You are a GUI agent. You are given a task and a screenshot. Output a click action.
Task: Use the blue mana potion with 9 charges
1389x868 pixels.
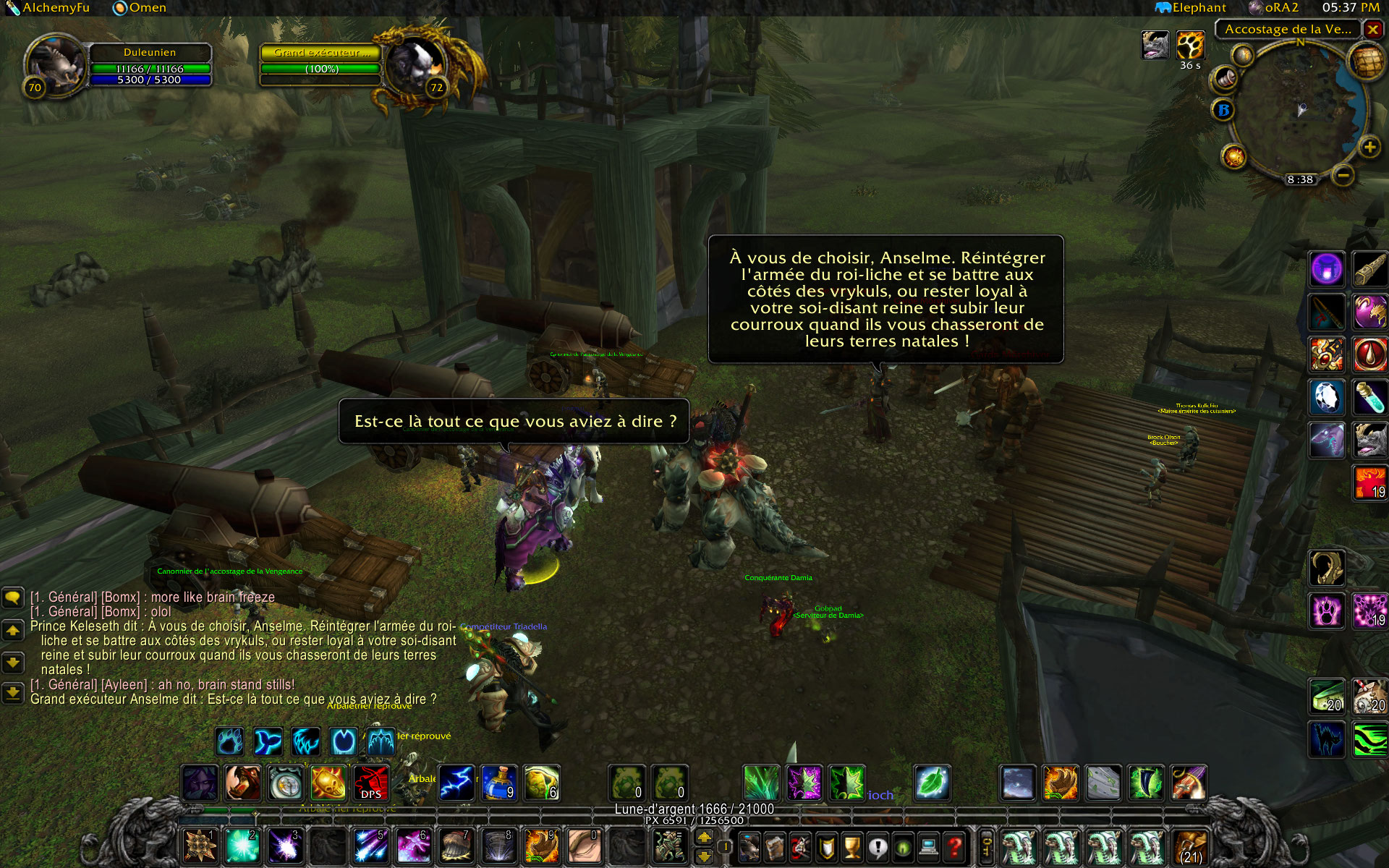(498, 783)
